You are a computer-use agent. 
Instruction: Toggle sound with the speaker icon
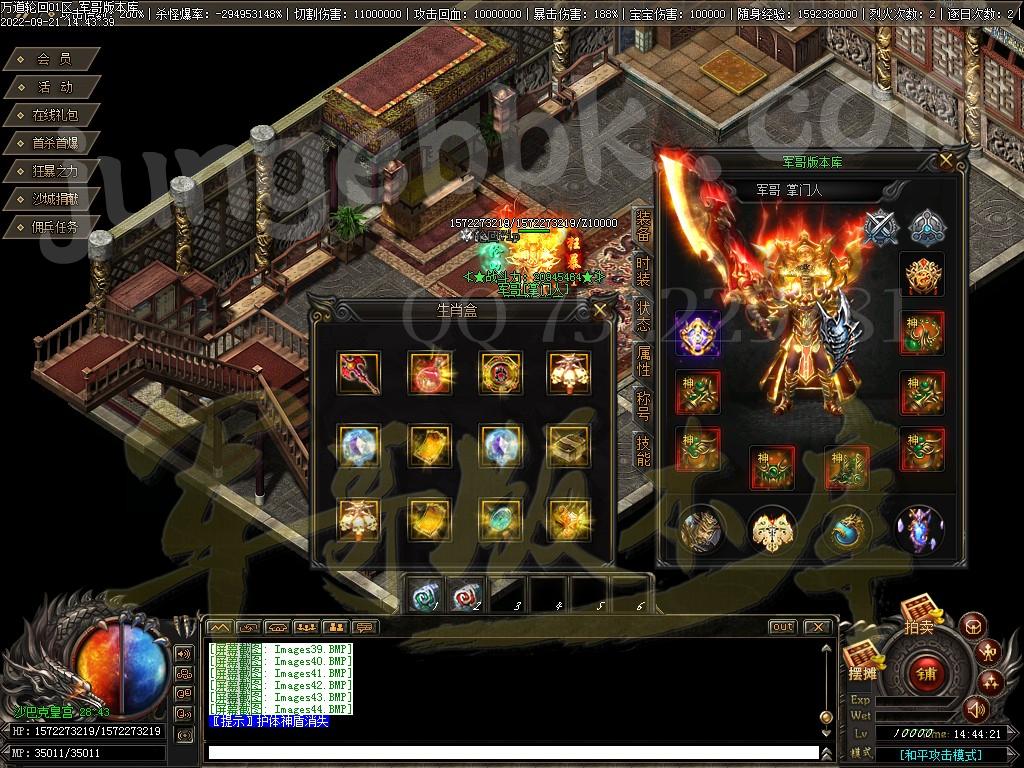(x=976, y=709)
